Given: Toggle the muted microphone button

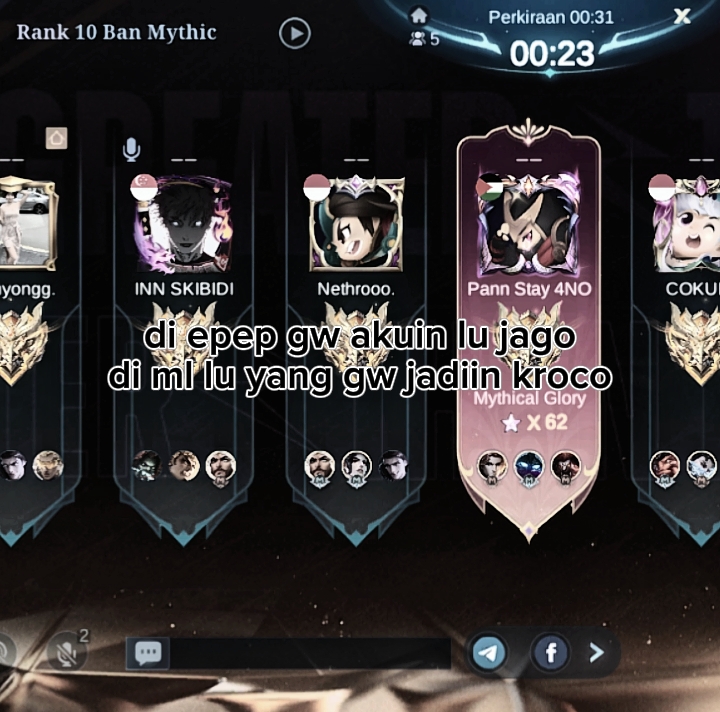Looking at the screenshot, I should point(68,653).
